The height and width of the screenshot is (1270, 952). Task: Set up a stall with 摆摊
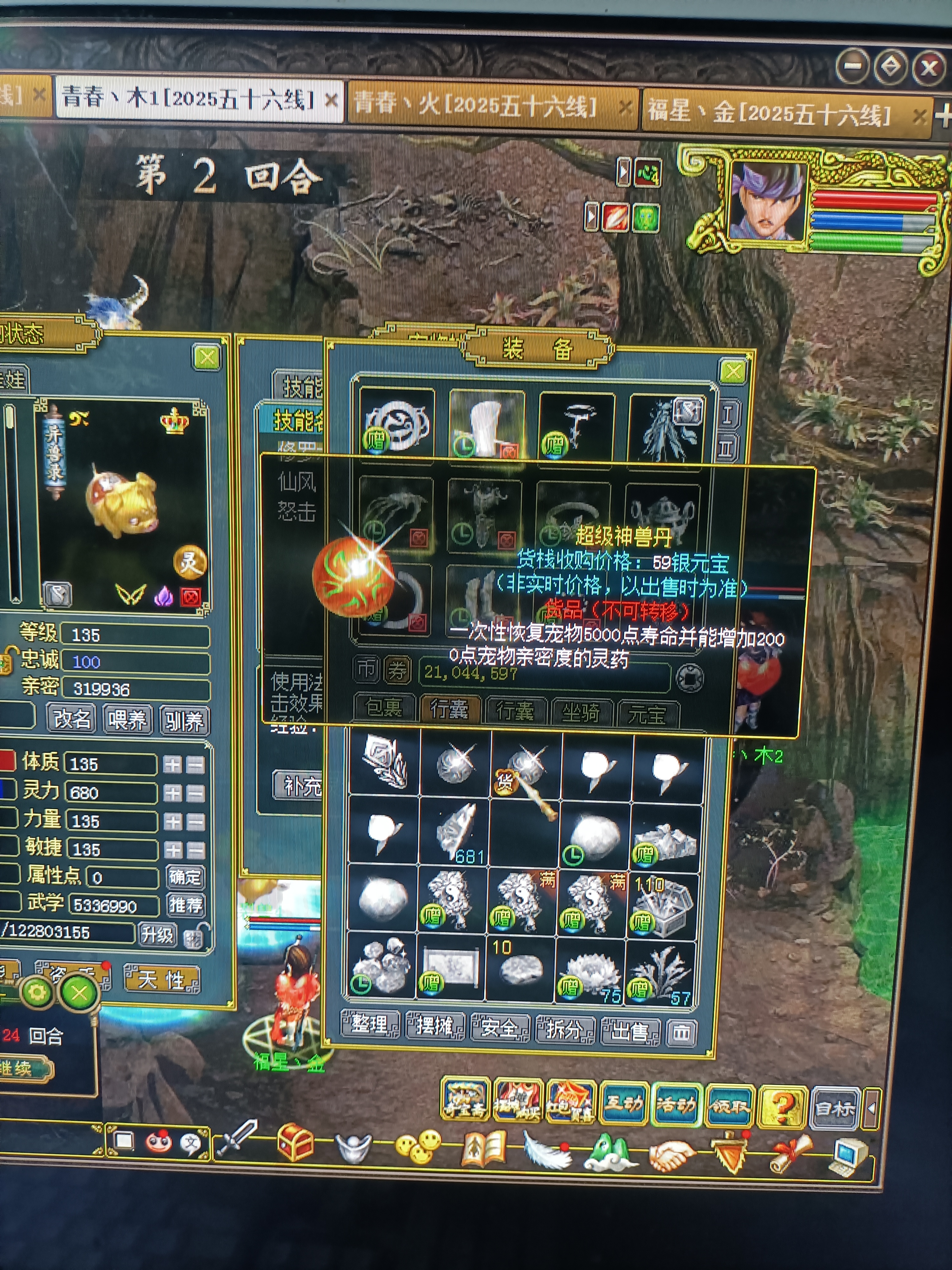[x=434, y=1025]
